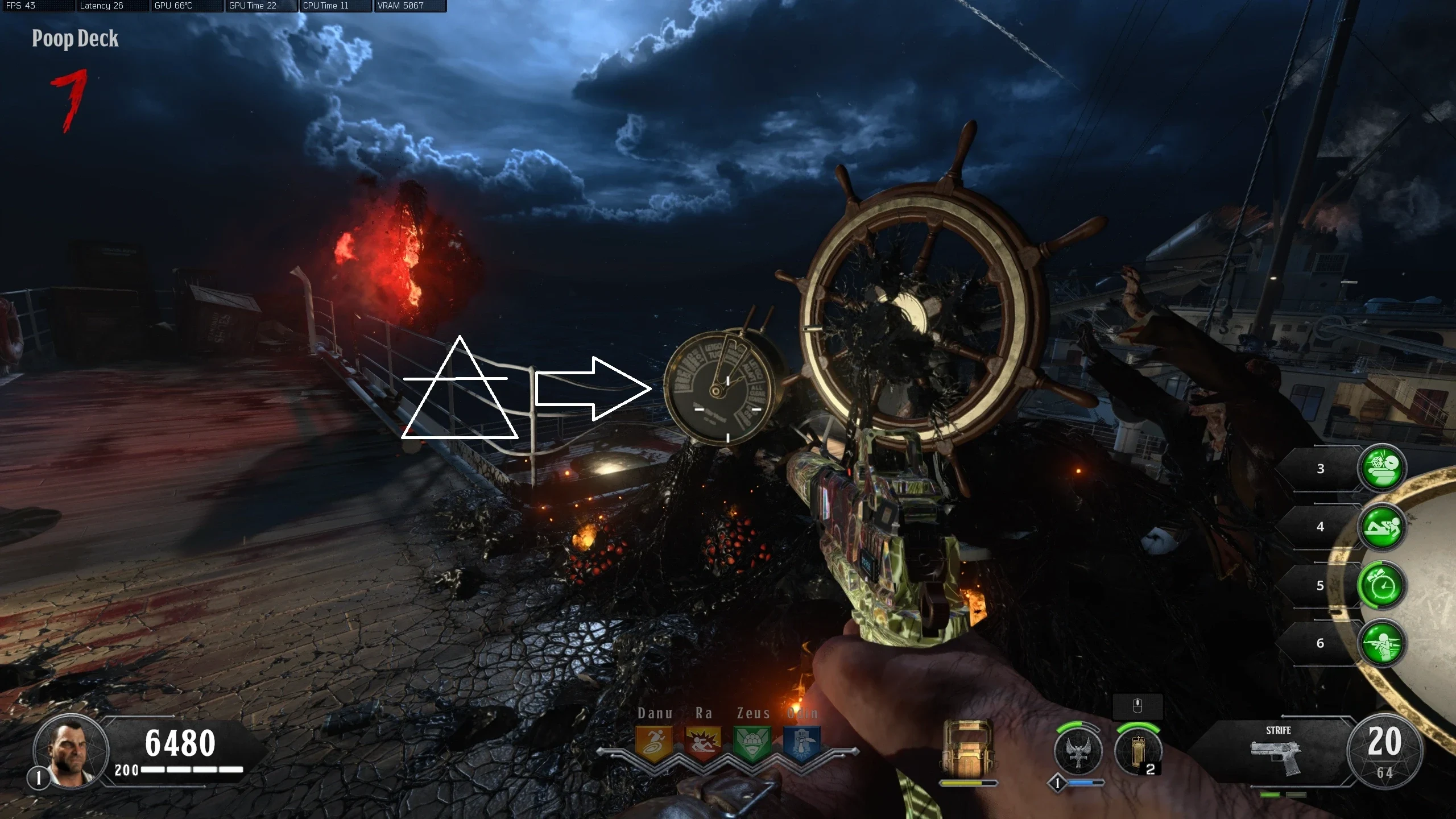This screenshot has width=1456, height=819.
Task: Activate the dice elixir in slot 3
Action: [x=1382, y=468]
